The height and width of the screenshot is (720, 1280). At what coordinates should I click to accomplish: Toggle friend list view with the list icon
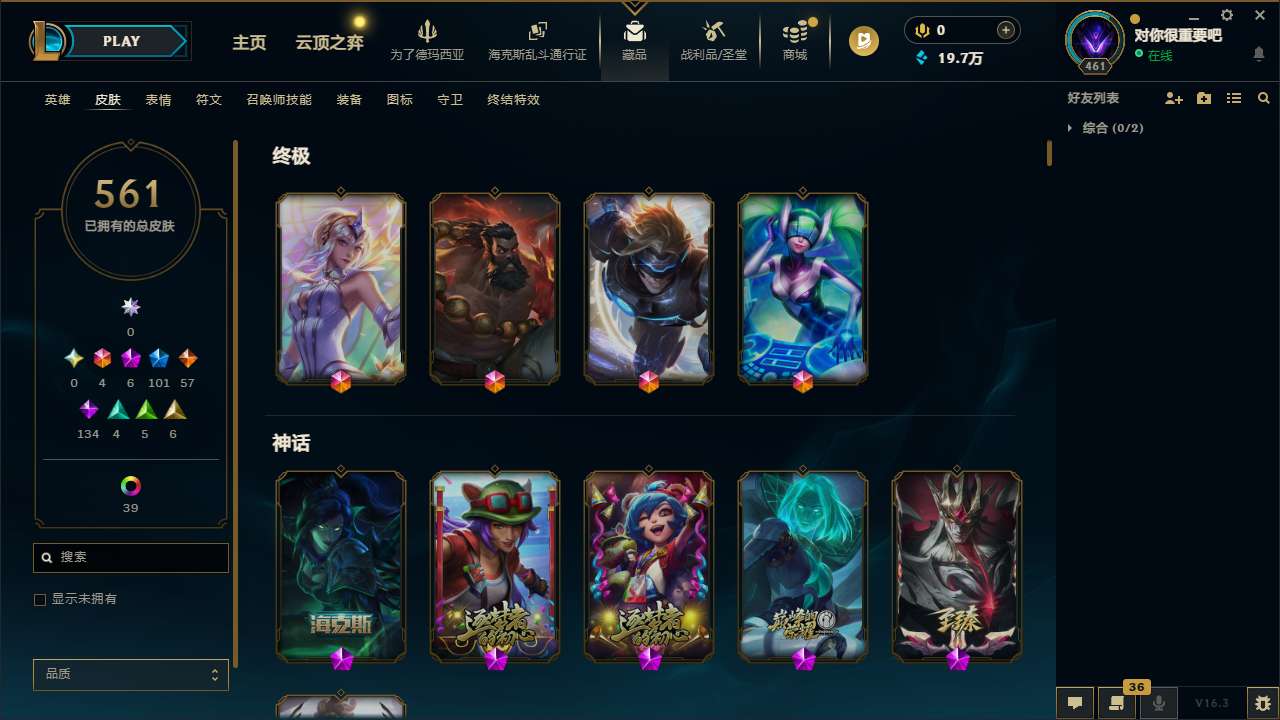1234,98
